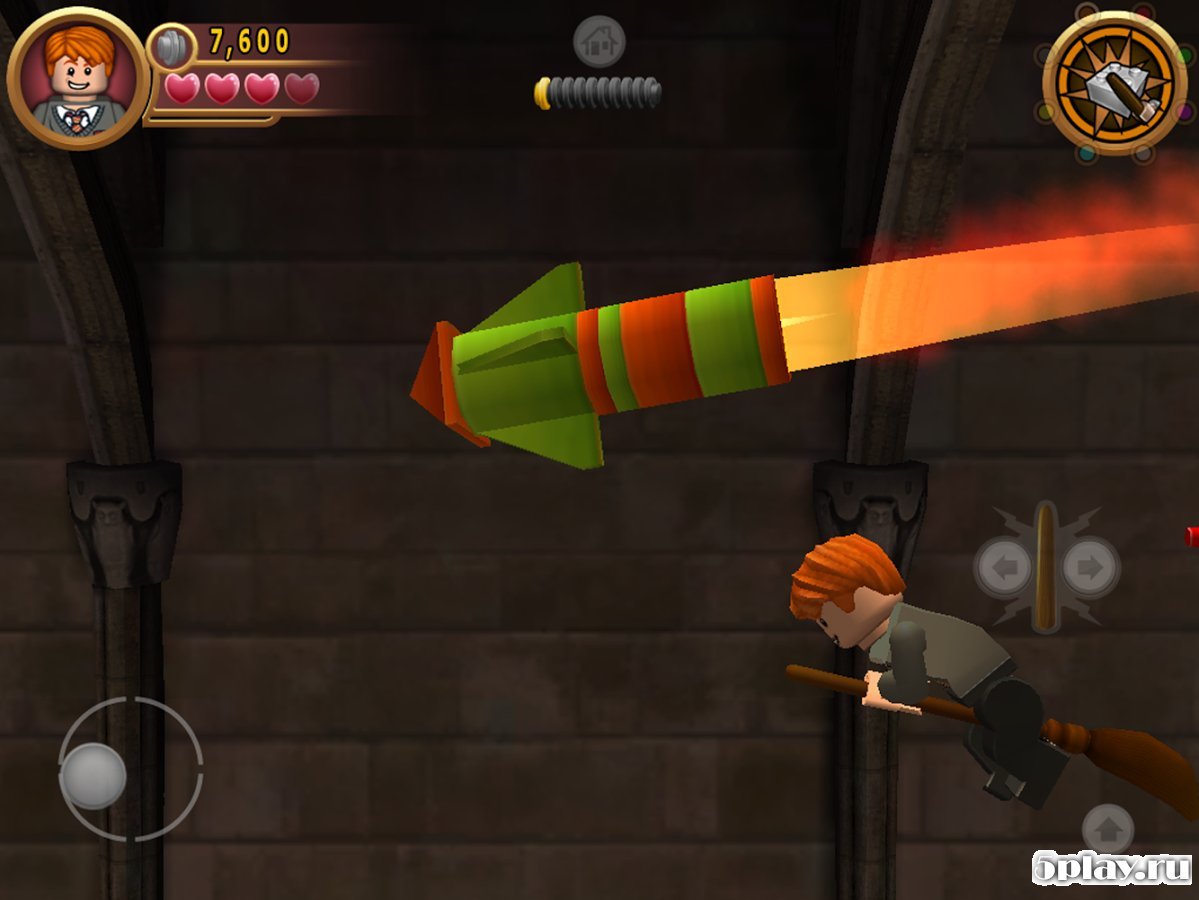Tap the Ron character portrait
The width and height of the screenshot is (1199, 900).
pyautogui.click(x=78, y=80)
